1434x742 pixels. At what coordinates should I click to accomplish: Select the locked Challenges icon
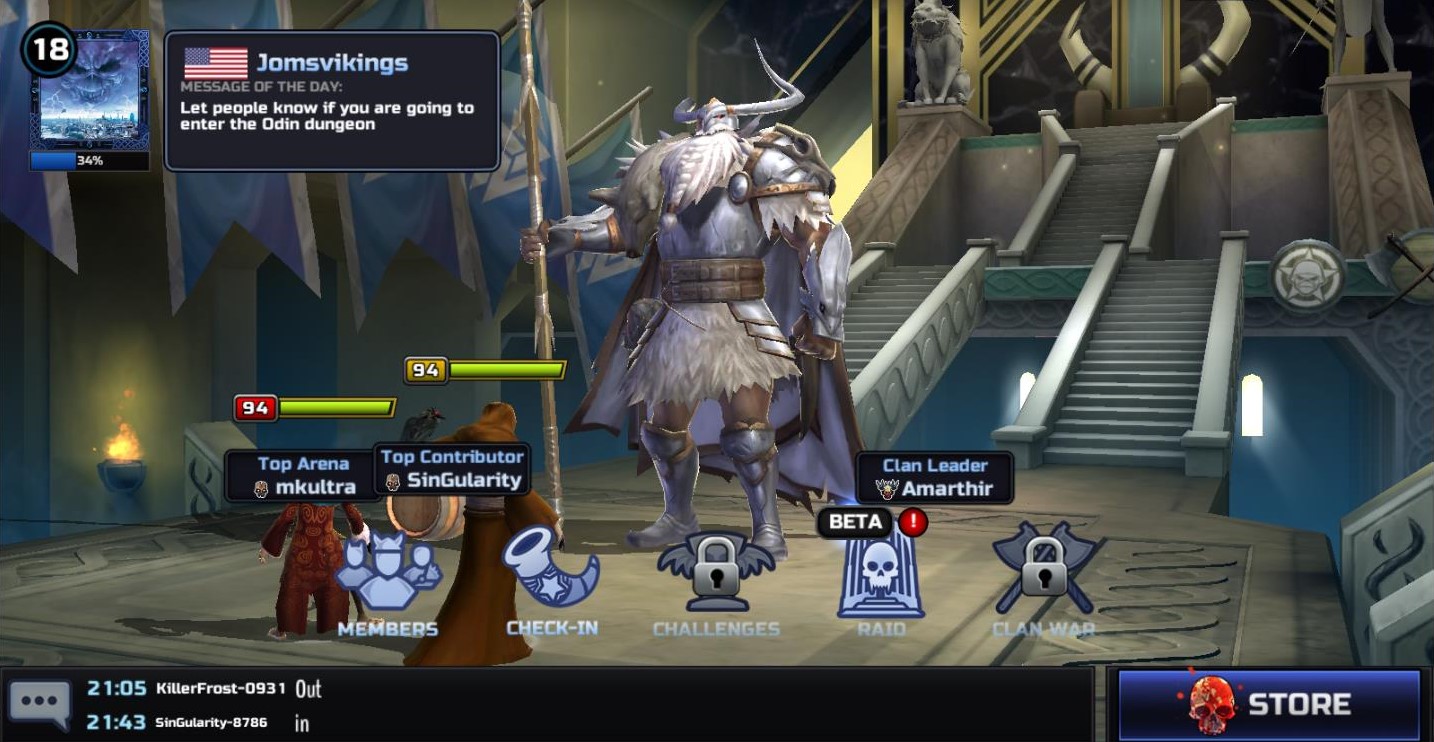point(715,582)
